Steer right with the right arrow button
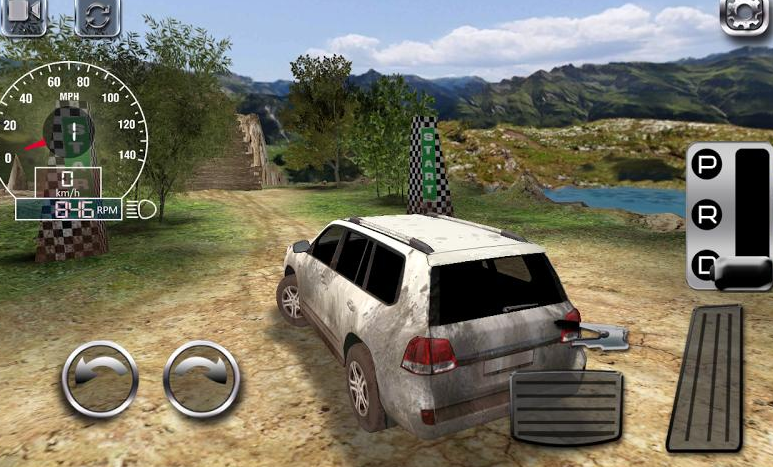The image size is (773, 467). (201, 379)
